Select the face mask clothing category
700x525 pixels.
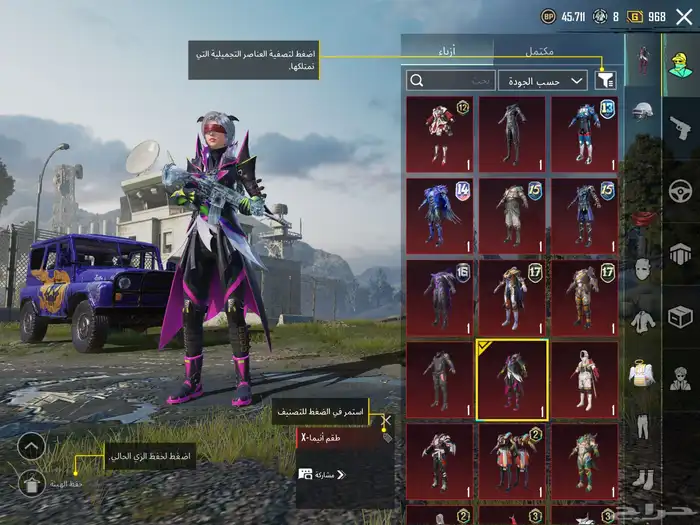point(644,269)
